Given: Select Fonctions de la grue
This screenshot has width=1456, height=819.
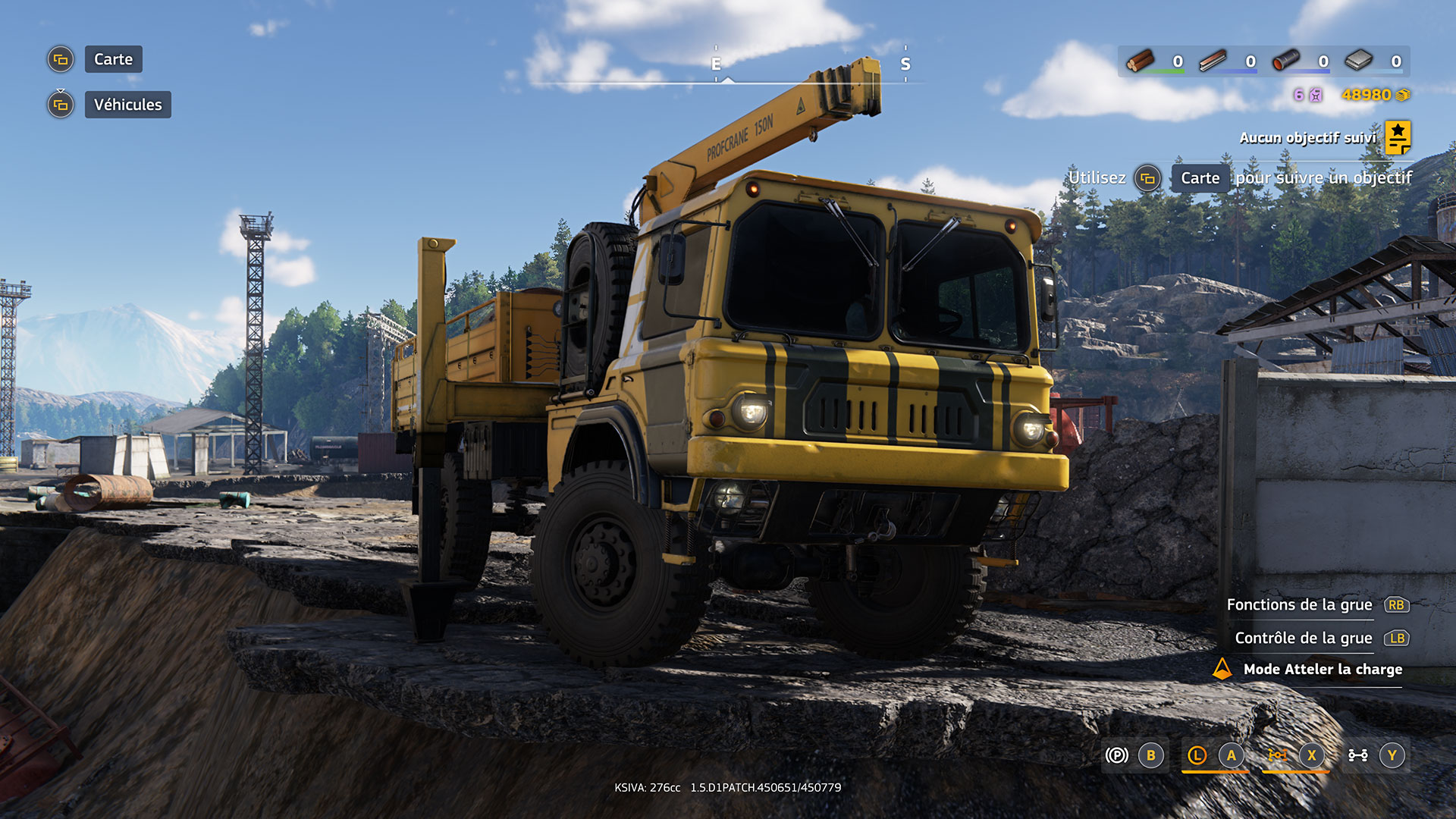Looking at the screenshot, I should 1299,604.
